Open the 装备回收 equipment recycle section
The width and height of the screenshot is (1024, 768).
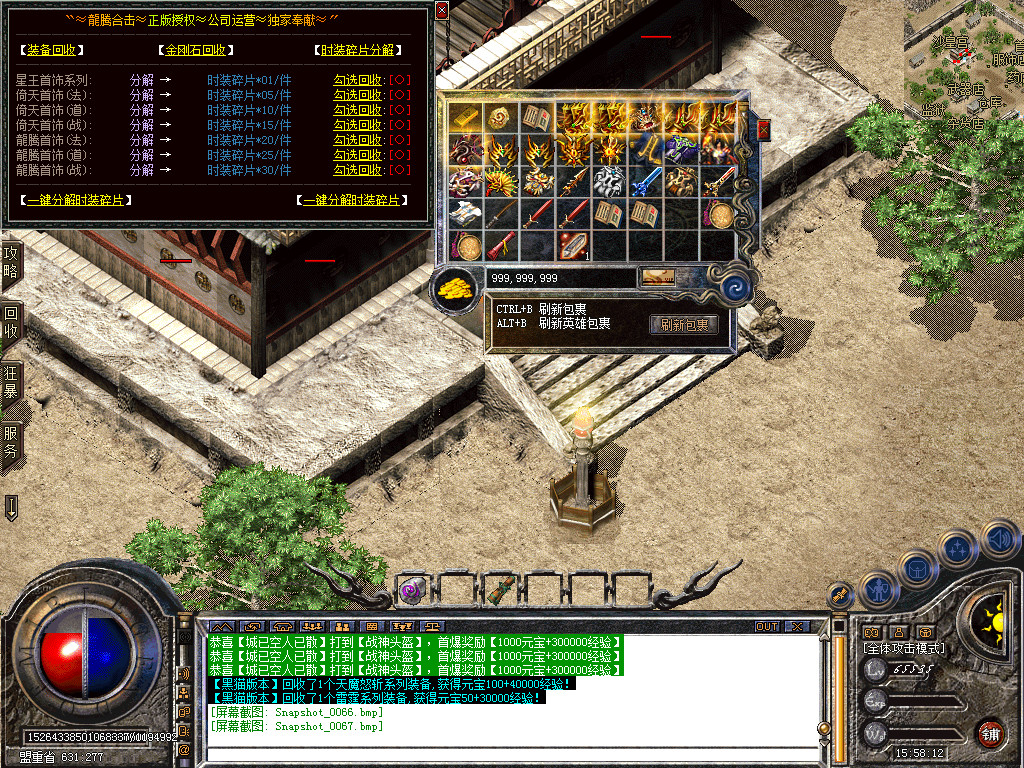(51, 50)
